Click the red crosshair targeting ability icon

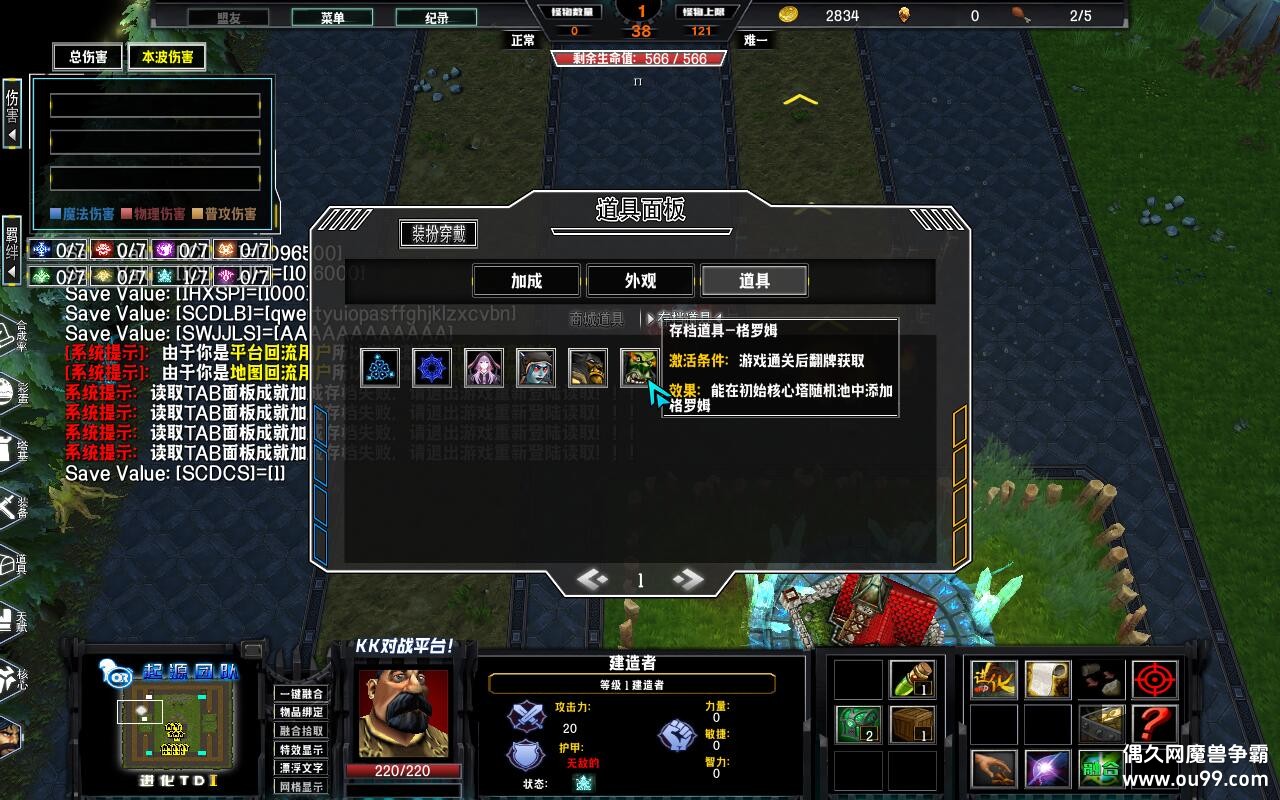coord(1152,680)
